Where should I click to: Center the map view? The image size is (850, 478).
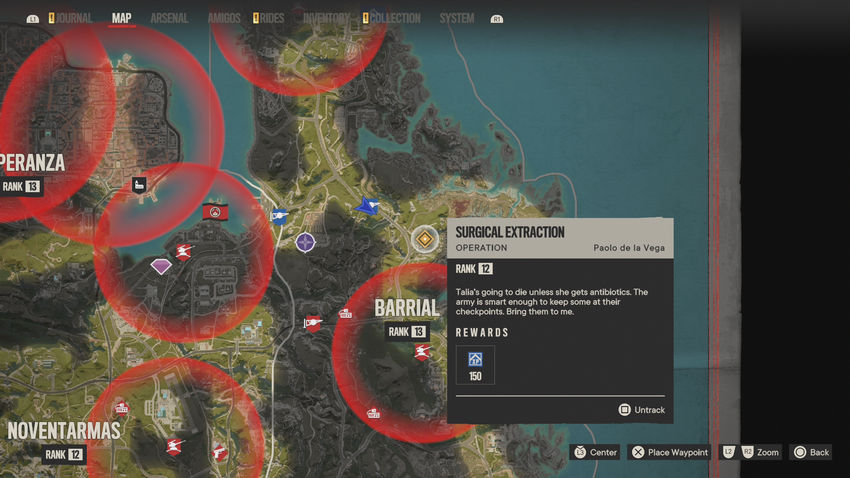[595, 452]
